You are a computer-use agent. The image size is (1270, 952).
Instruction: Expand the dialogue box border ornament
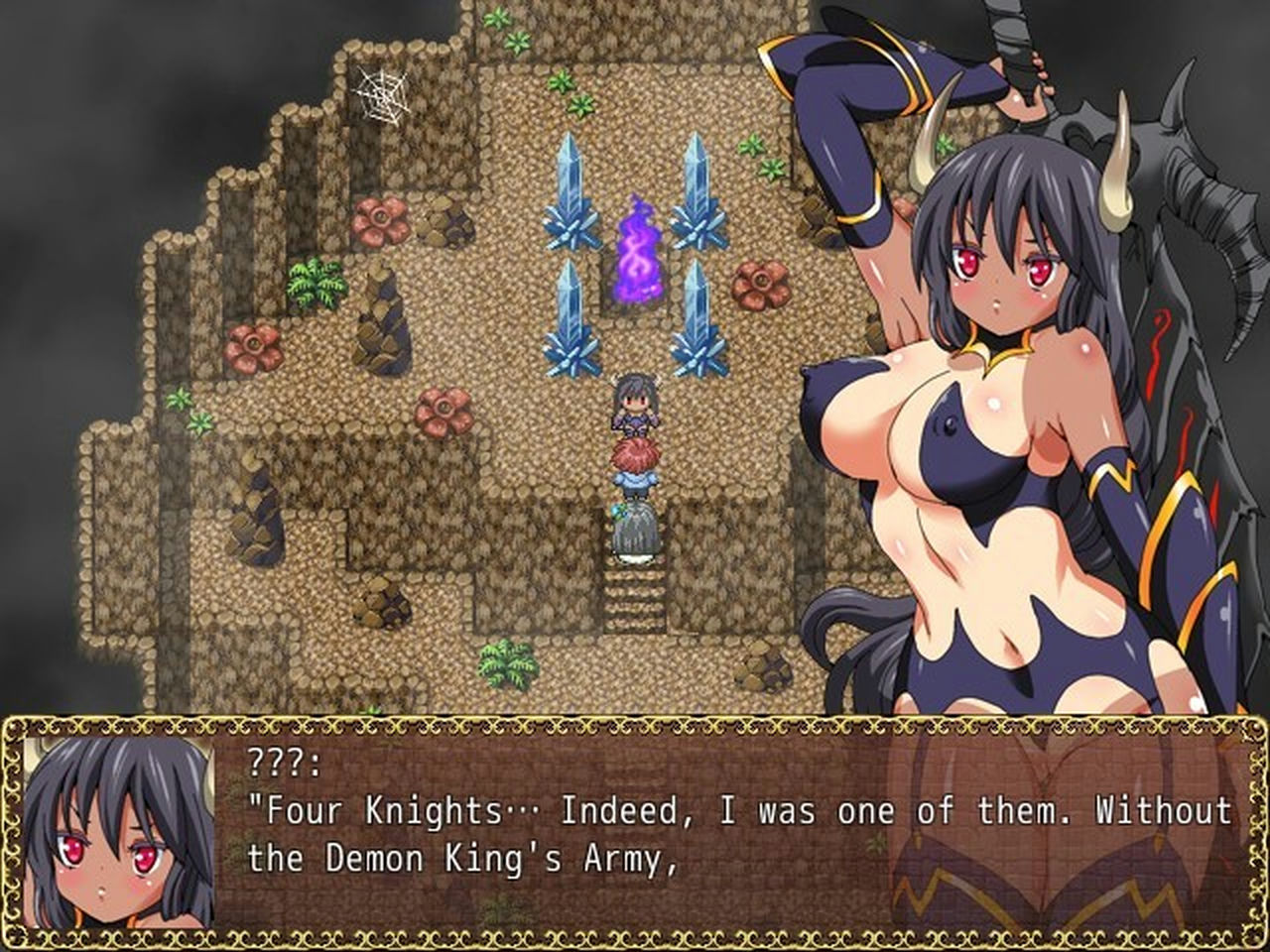pyautogui.click(x=635, y=726)
